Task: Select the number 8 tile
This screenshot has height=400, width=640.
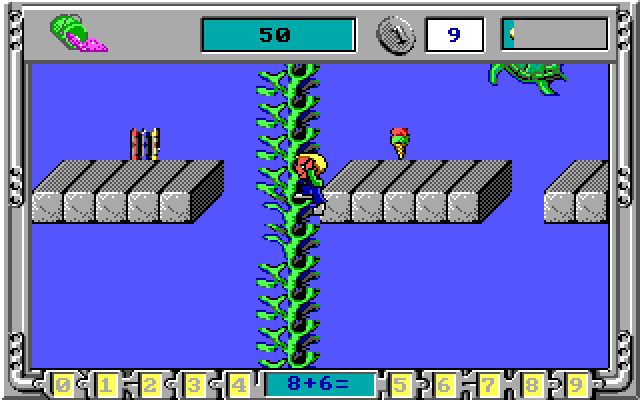Action: pos(532,384)
